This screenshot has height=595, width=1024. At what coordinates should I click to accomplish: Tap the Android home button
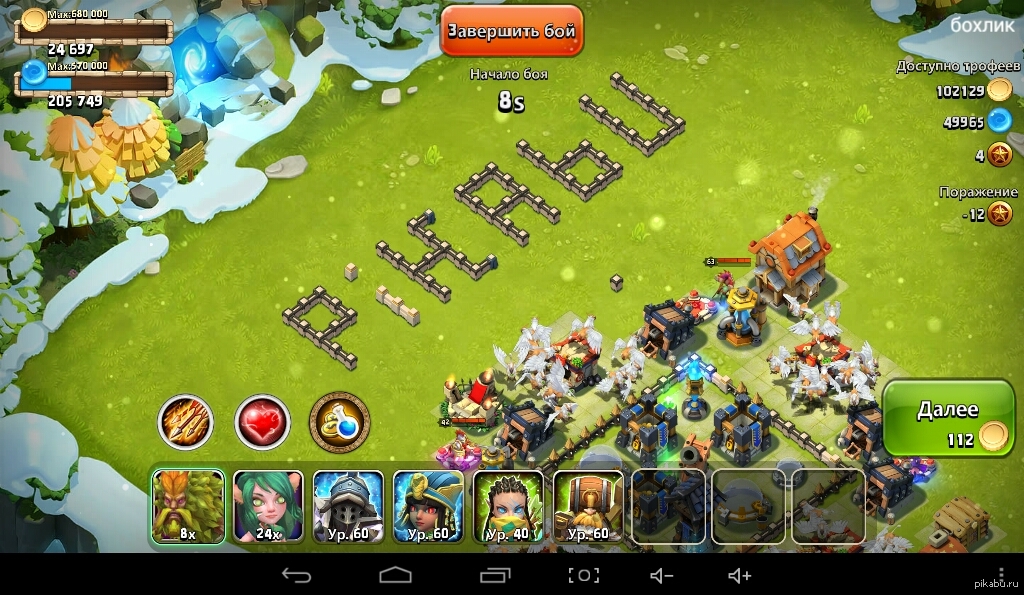[x=395, y=575]
